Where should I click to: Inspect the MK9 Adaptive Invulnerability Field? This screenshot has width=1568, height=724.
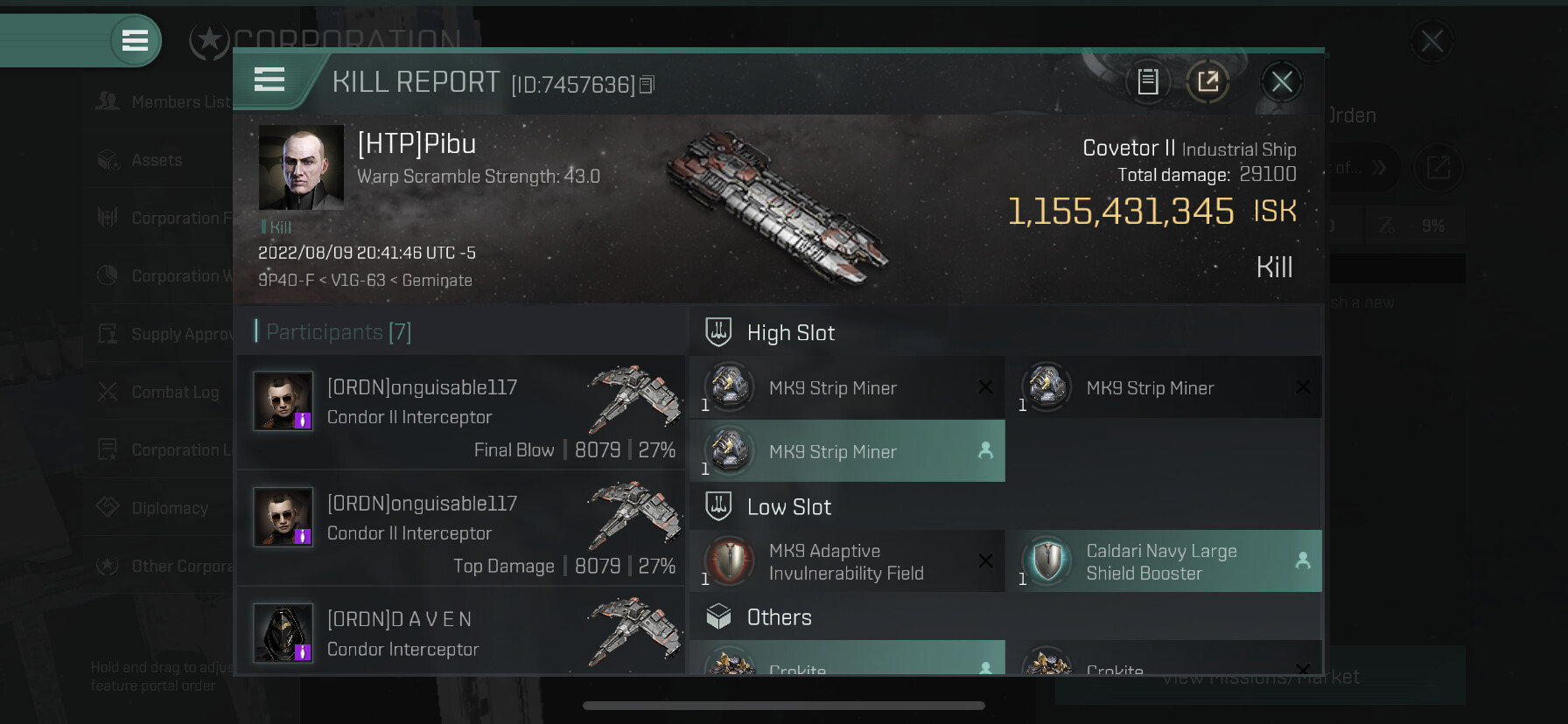[x=847, y=561]
